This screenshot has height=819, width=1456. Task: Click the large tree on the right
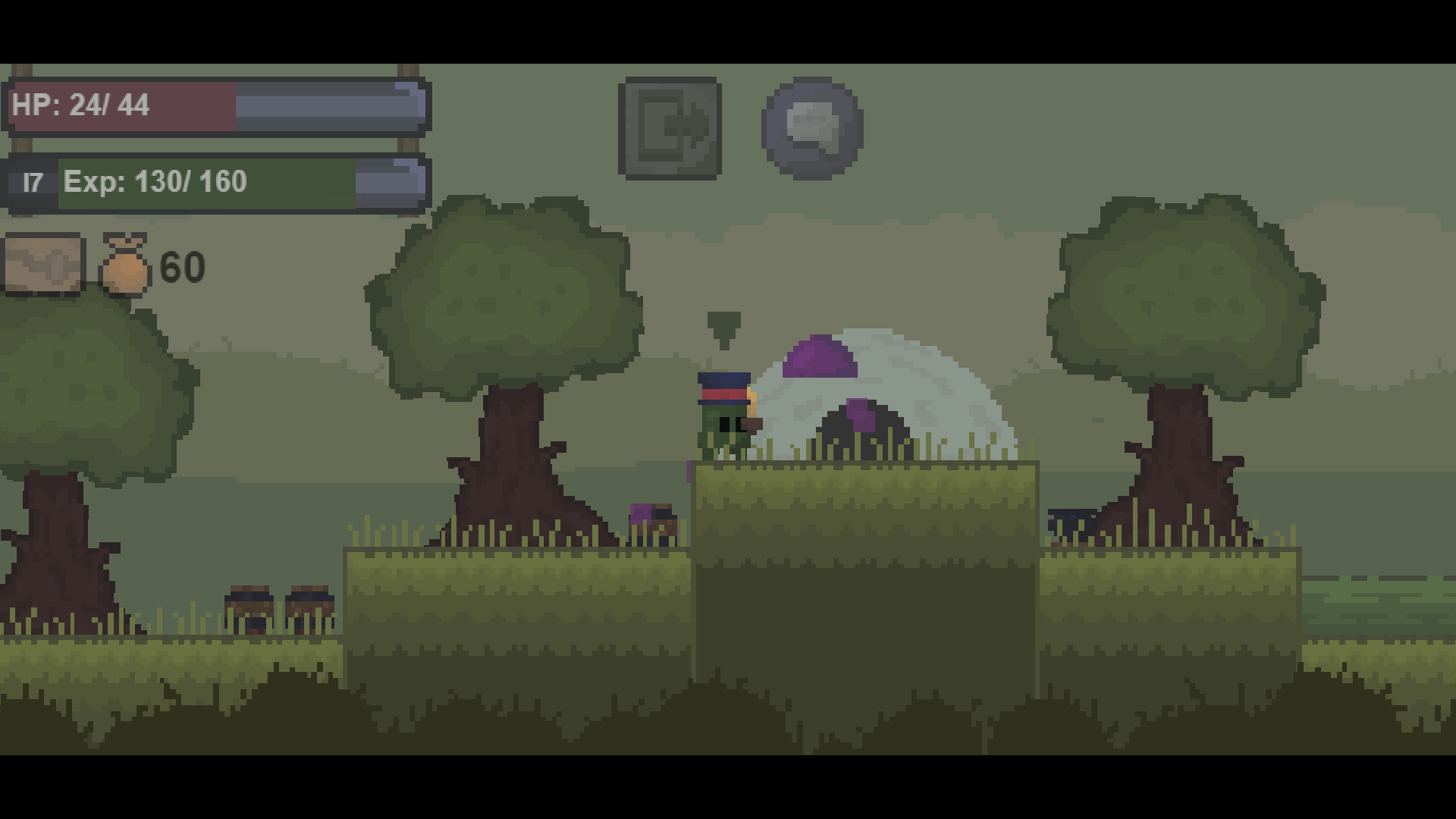click(x=1183, y=303)
